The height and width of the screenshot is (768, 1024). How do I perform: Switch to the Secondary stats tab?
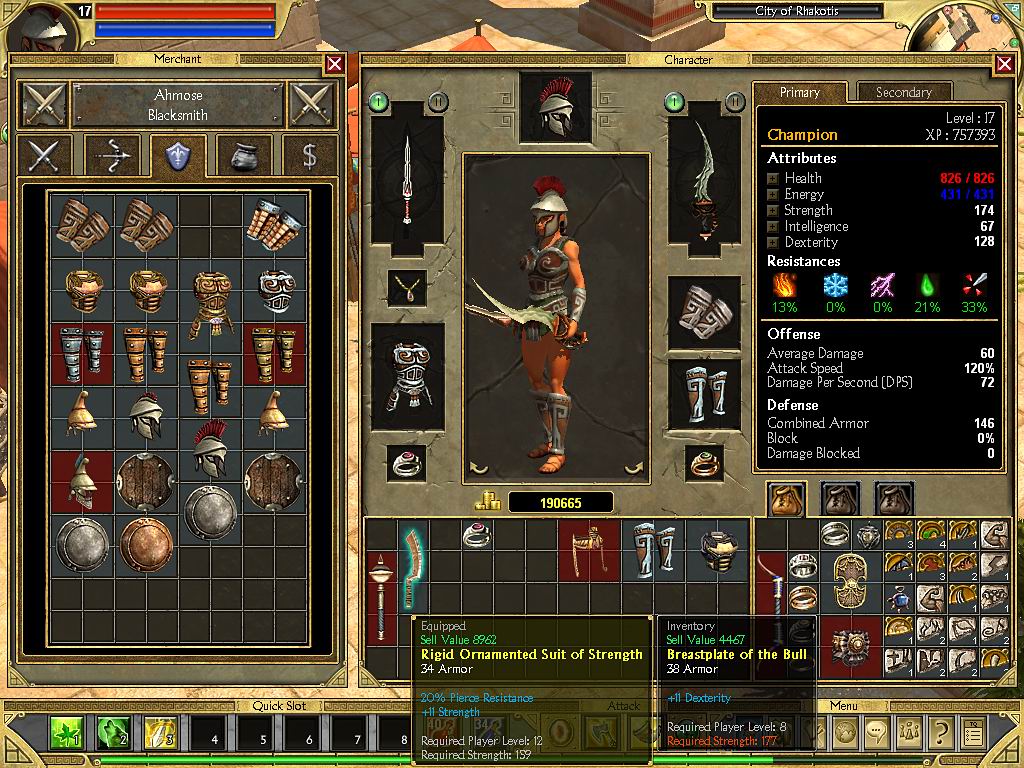pyautogui.click(x=903, y=92)
